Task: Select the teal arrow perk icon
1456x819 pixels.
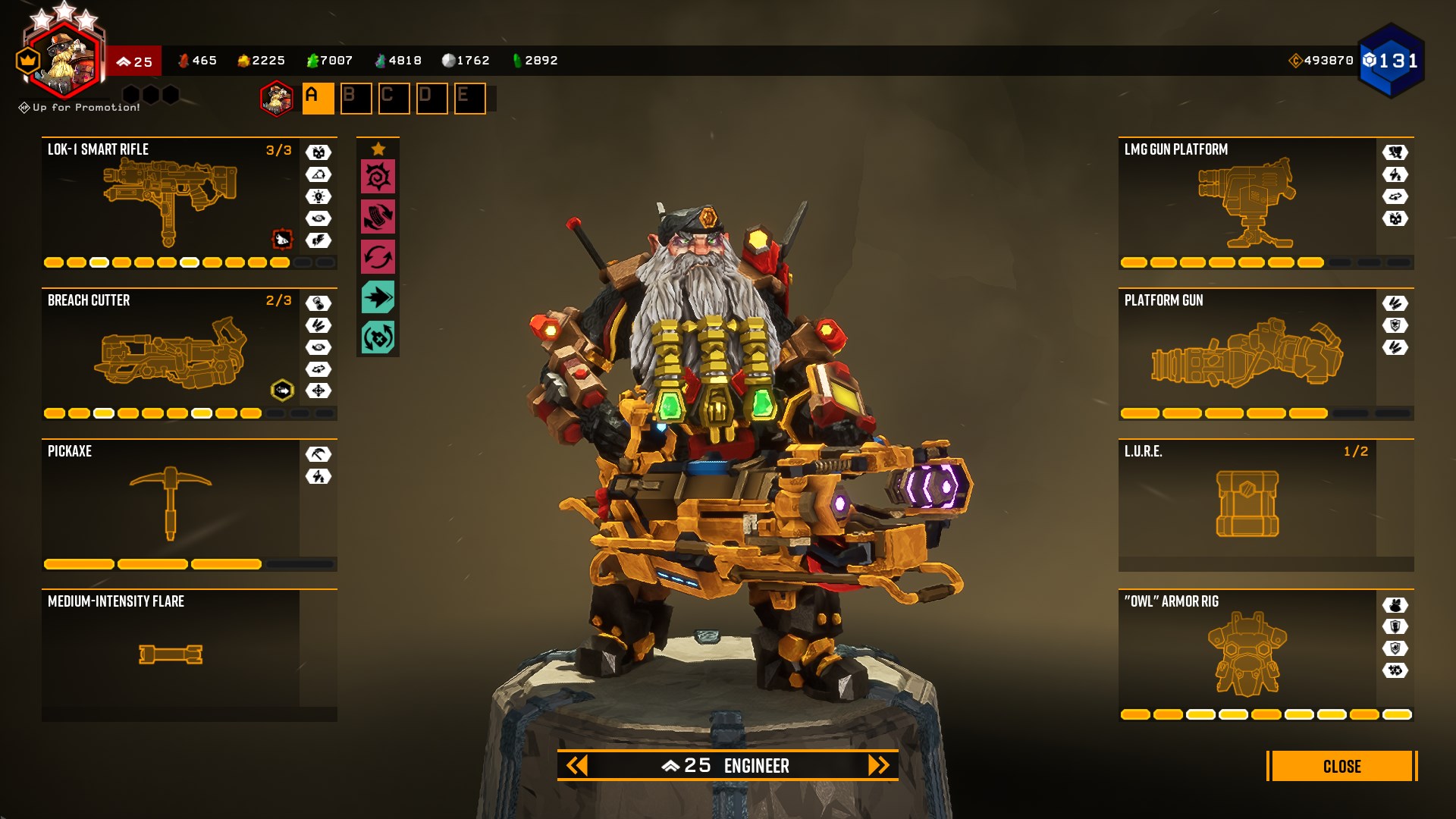Action: (378, 297)
